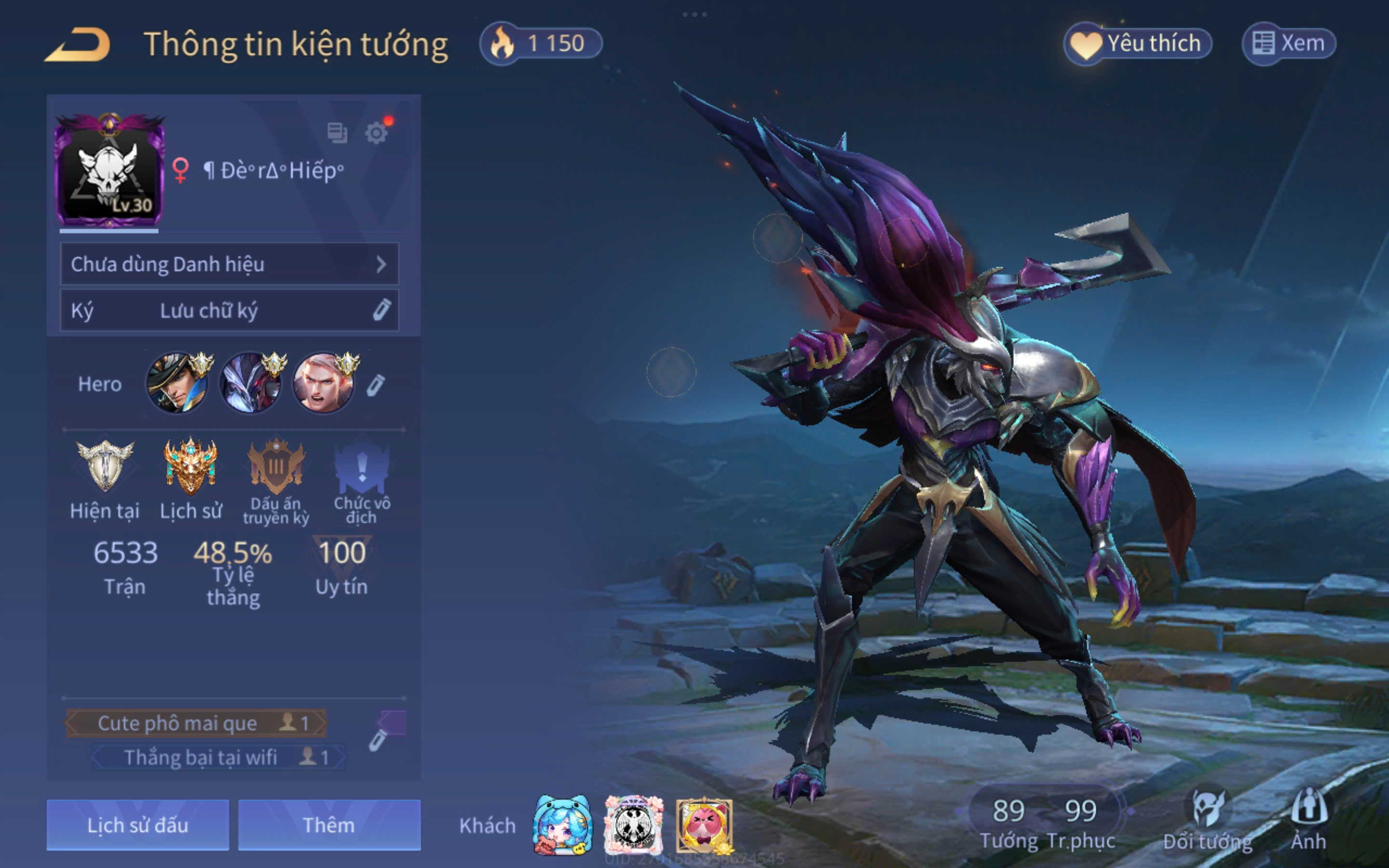Click the player avatar with skull emblem
Screen dimensions: 1389x868
(x=109, y=171)
